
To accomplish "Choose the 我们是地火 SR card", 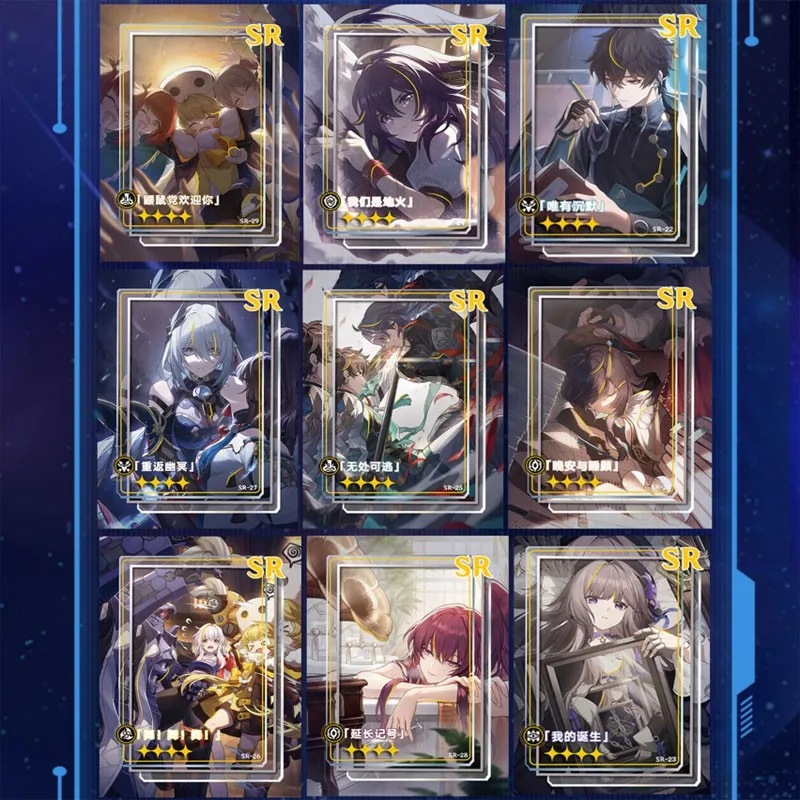I will (x=403, y=130).
